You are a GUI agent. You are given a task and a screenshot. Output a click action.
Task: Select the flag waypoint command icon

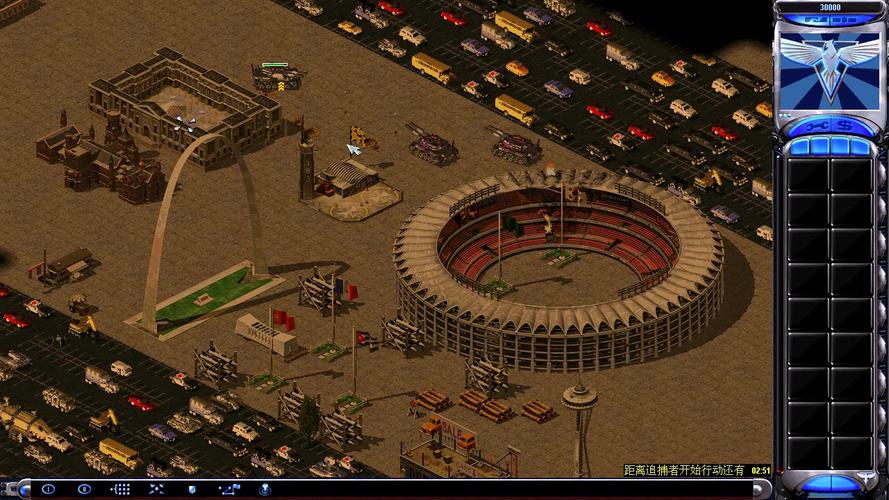pos(229,489)
